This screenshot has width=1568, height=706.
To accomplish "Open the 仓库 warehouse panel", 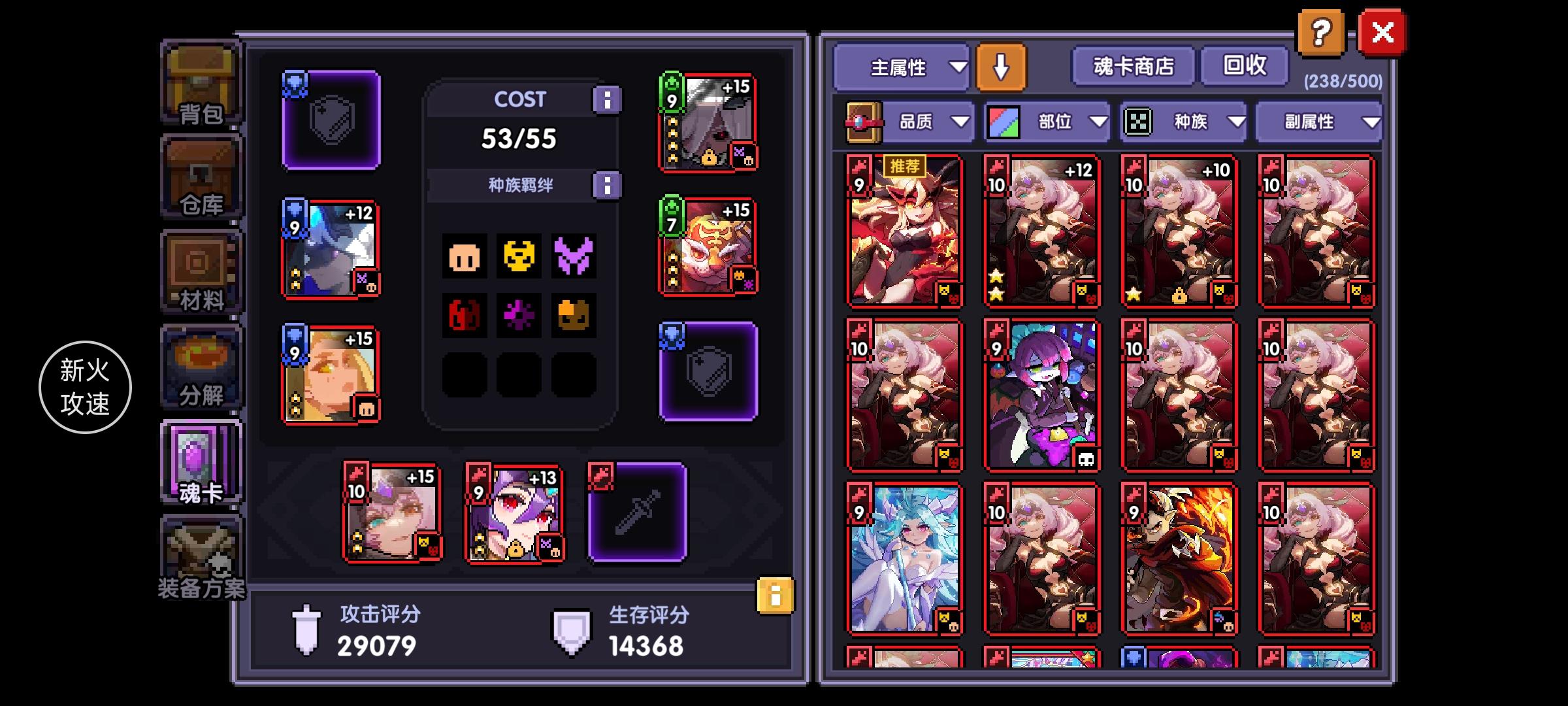I will click(201, 173).
